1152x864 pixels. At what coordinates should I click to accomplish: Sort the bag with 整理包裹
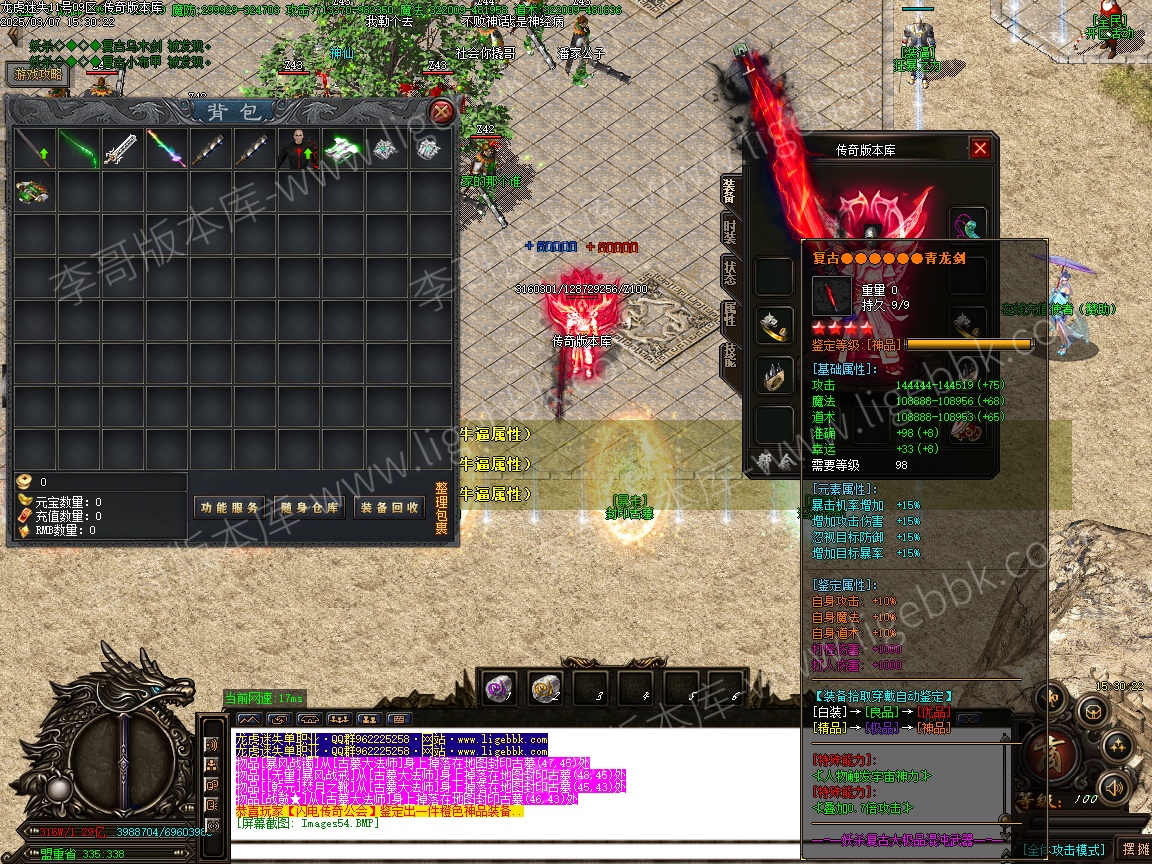[x=442, y=508]
